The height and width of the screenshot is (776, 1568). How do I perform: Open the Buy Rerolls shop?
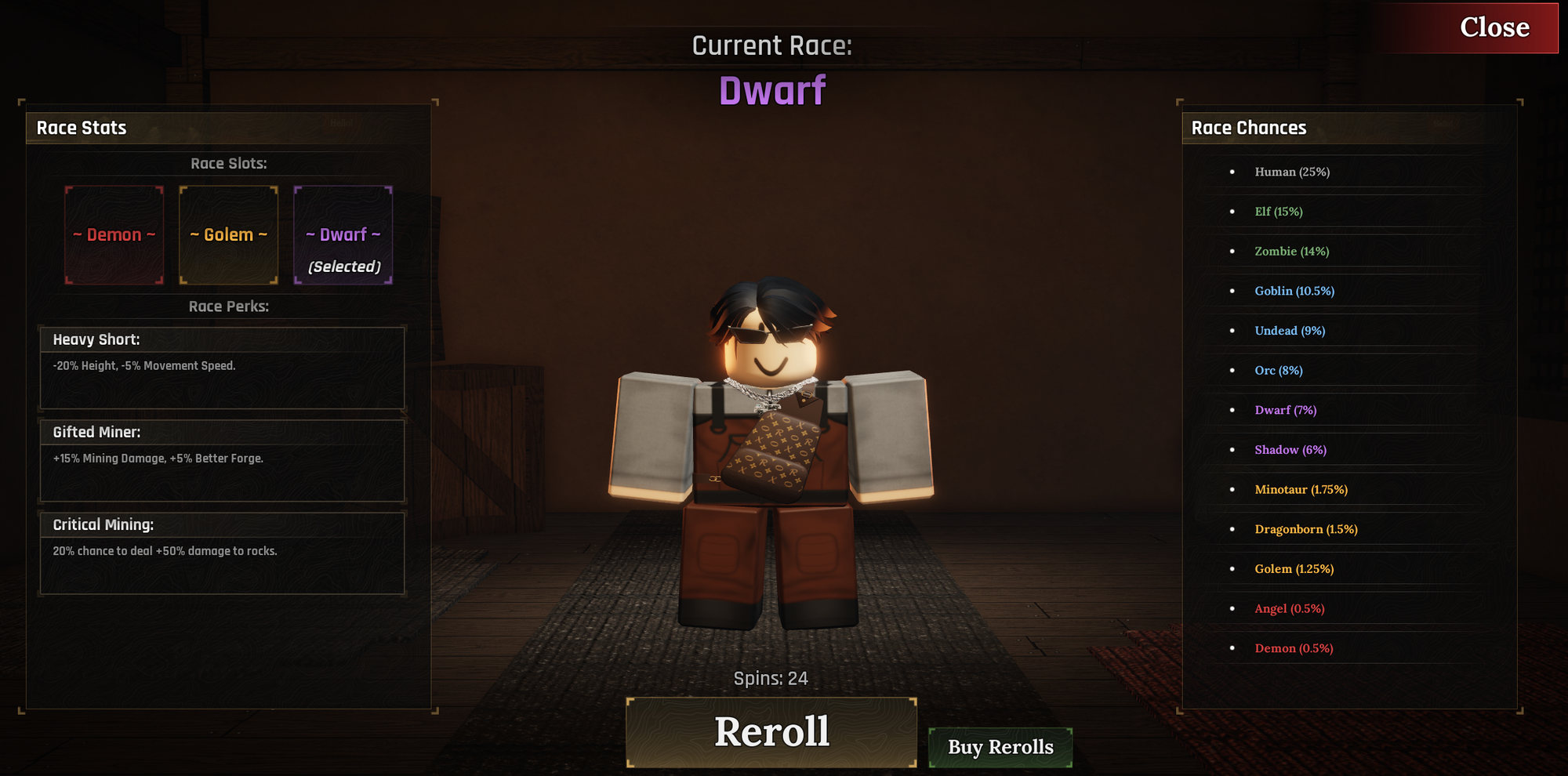pyautogui.click(x=1000, y=747)
